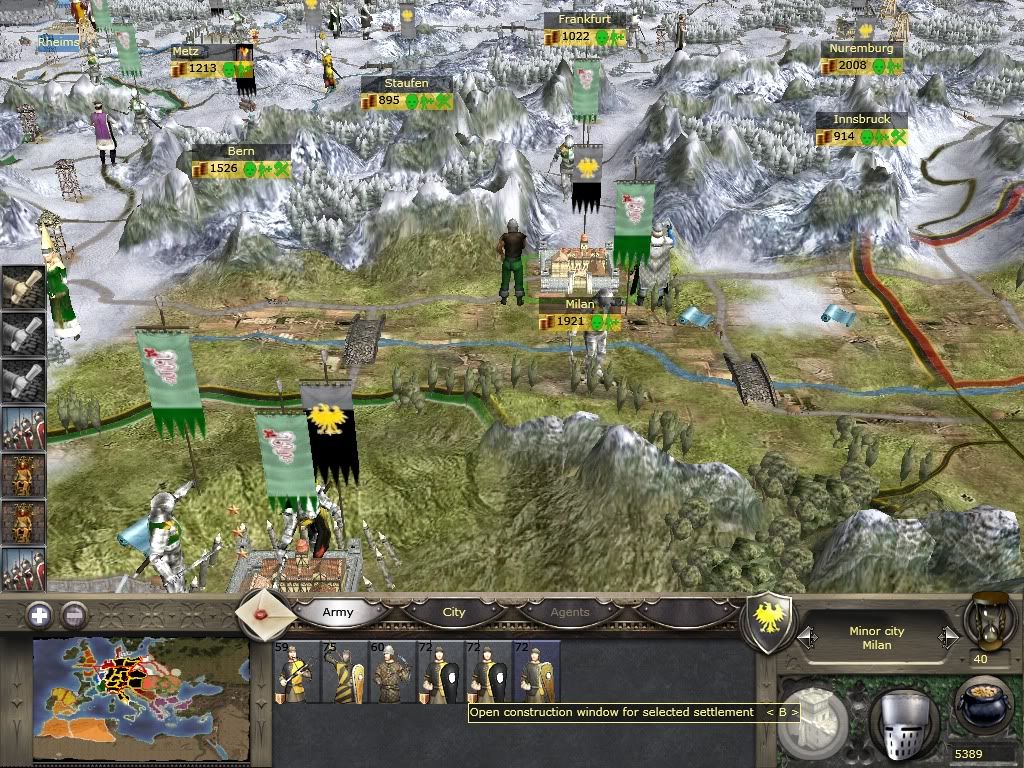Select the Agents tab

570,612
